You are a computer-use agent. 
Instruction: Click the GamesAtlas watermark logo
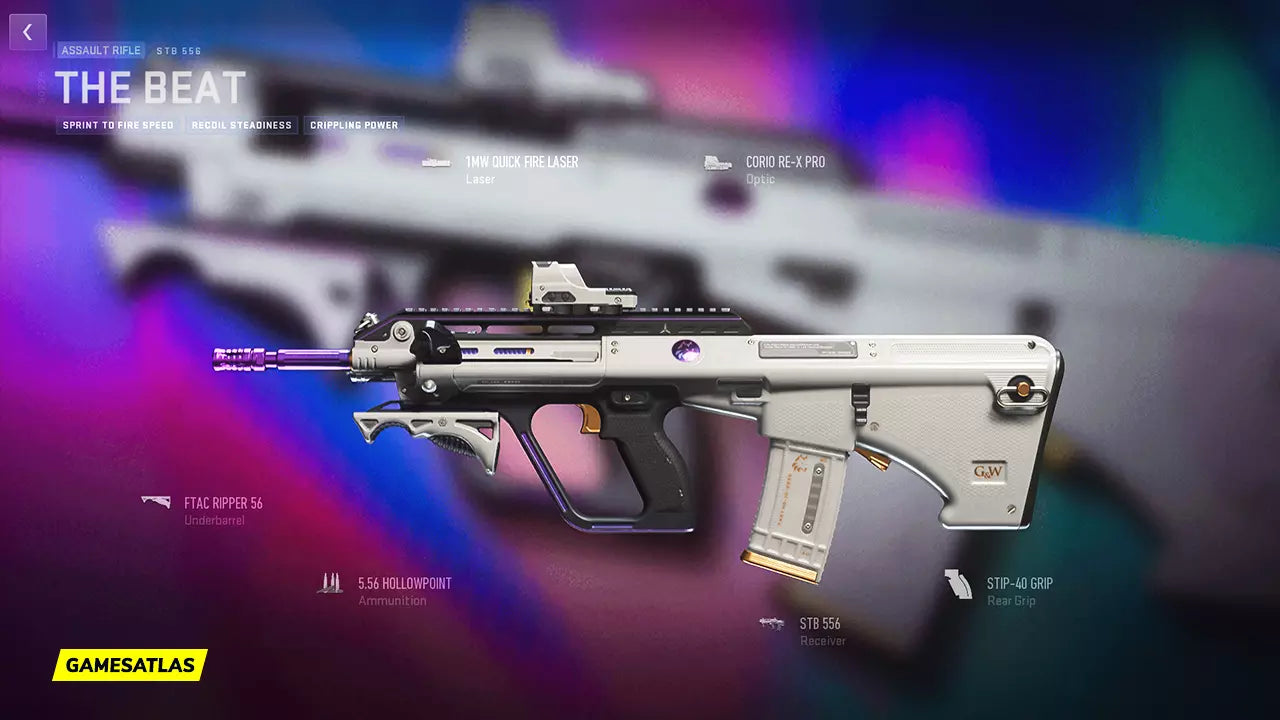coord(130,664)
